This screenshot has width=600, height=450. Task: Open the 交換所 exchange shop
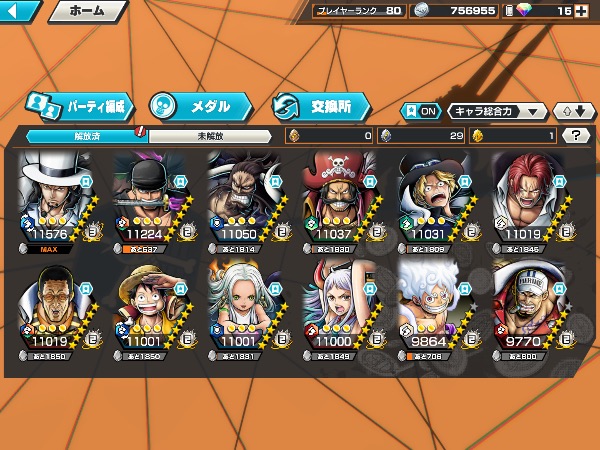tap(320, 105)
